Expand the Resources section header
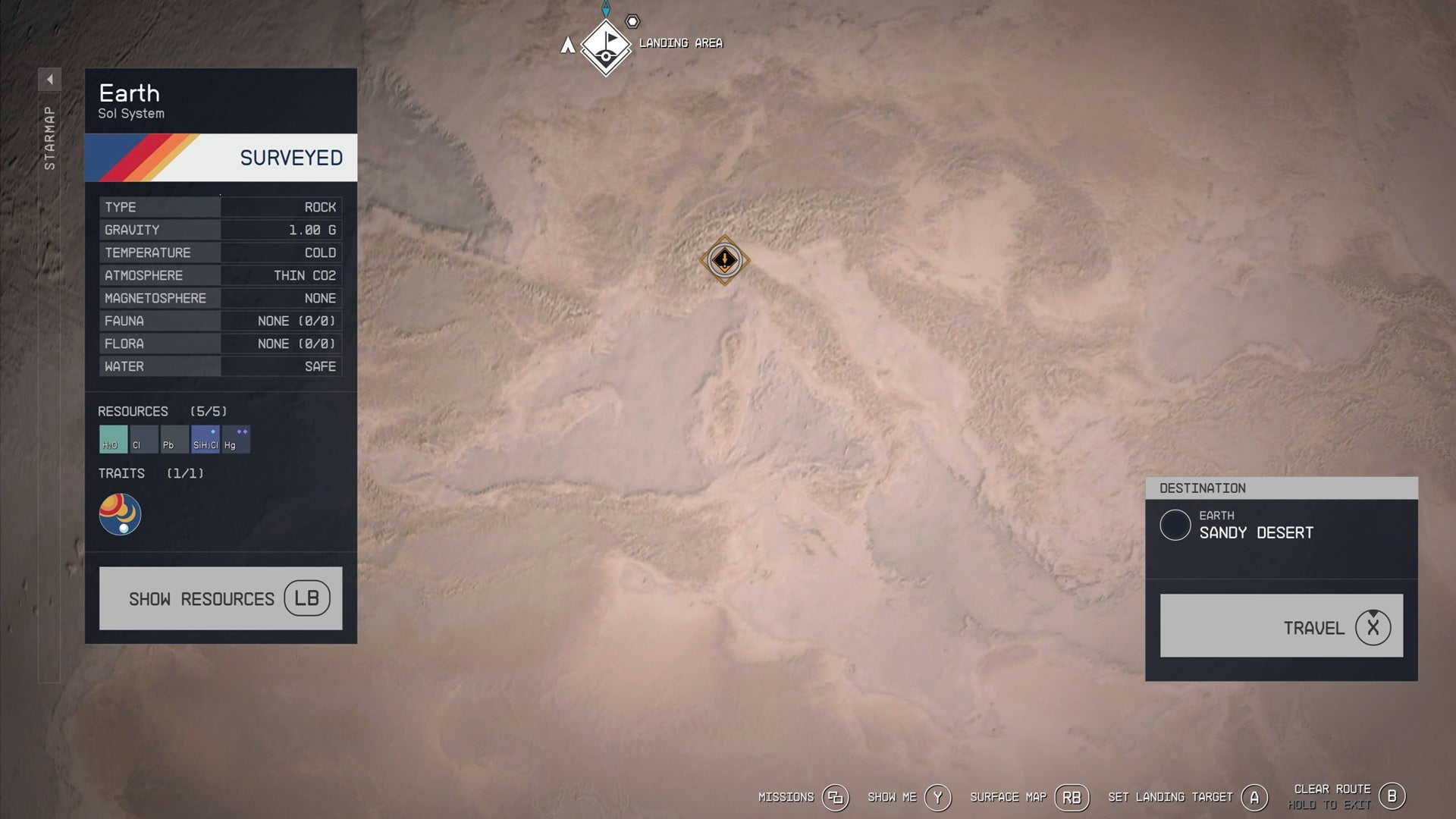The image size is (1456, 819). coord(134,411)
